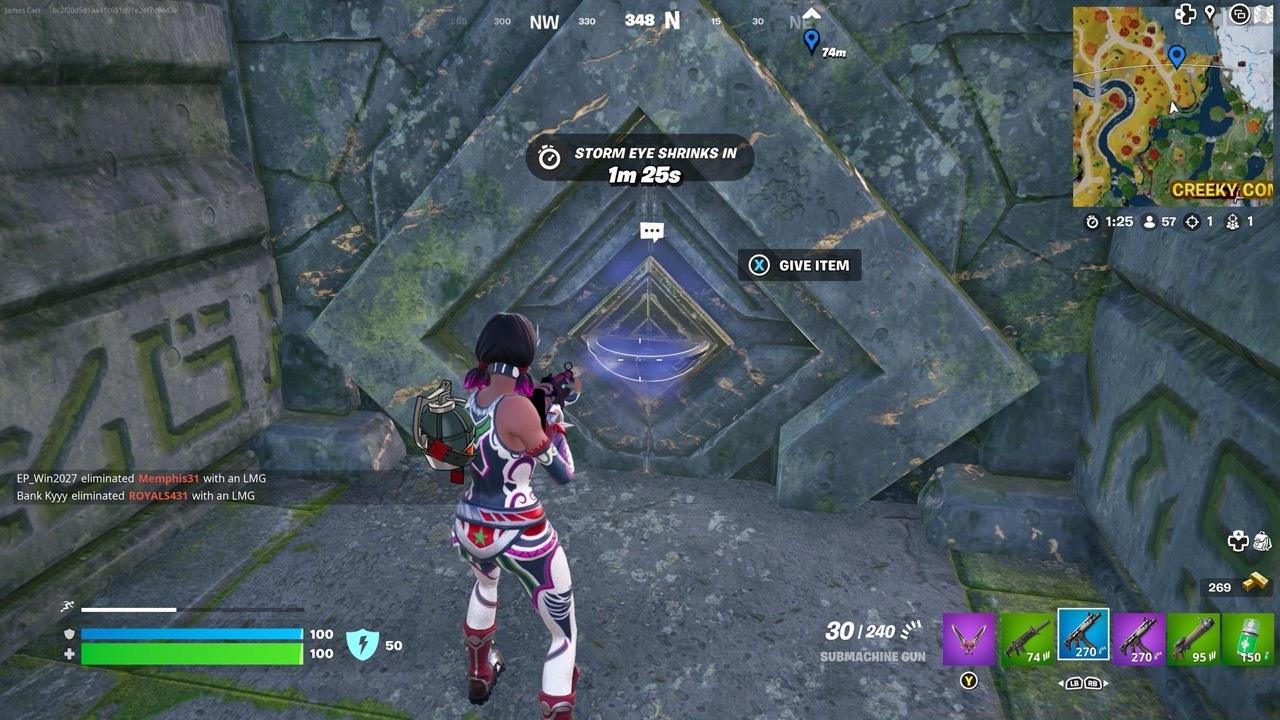Expand the chat bubble above the portal

(x=650, y=231)
